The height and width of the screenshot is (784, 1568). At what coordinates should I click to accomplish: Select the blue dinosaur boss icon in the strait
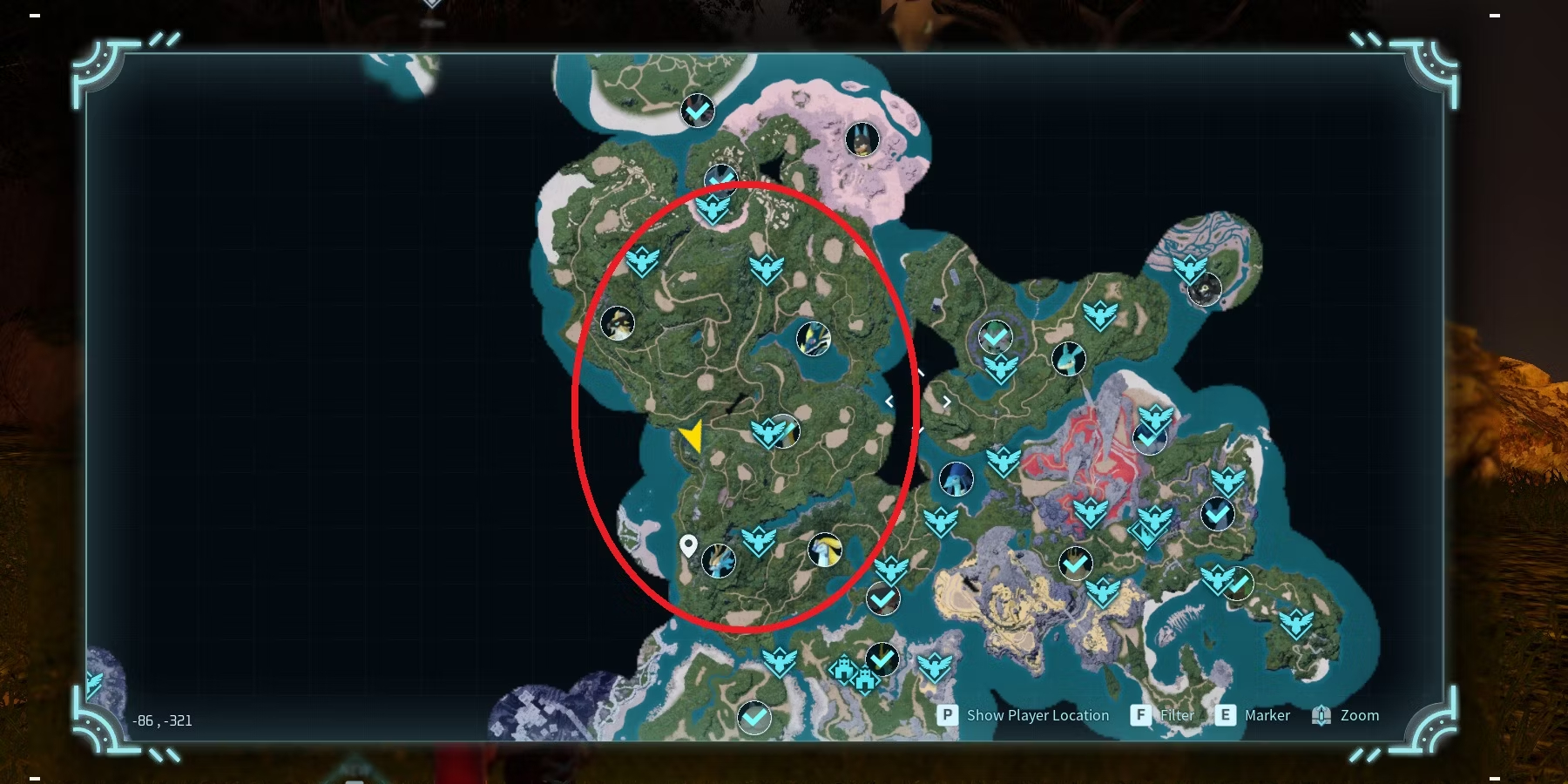click(x=956, y=479)
